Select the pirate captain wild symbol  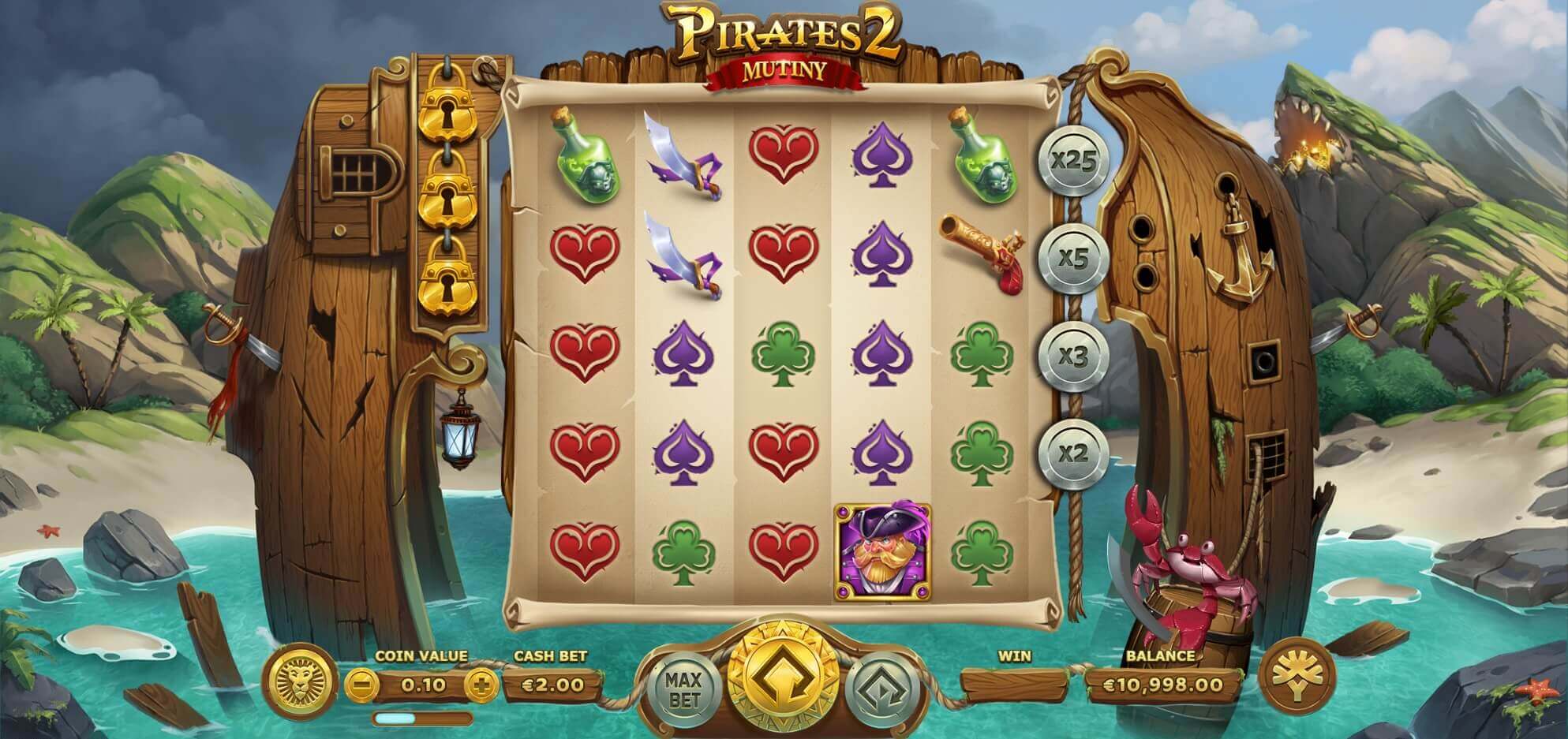[884, 552]
